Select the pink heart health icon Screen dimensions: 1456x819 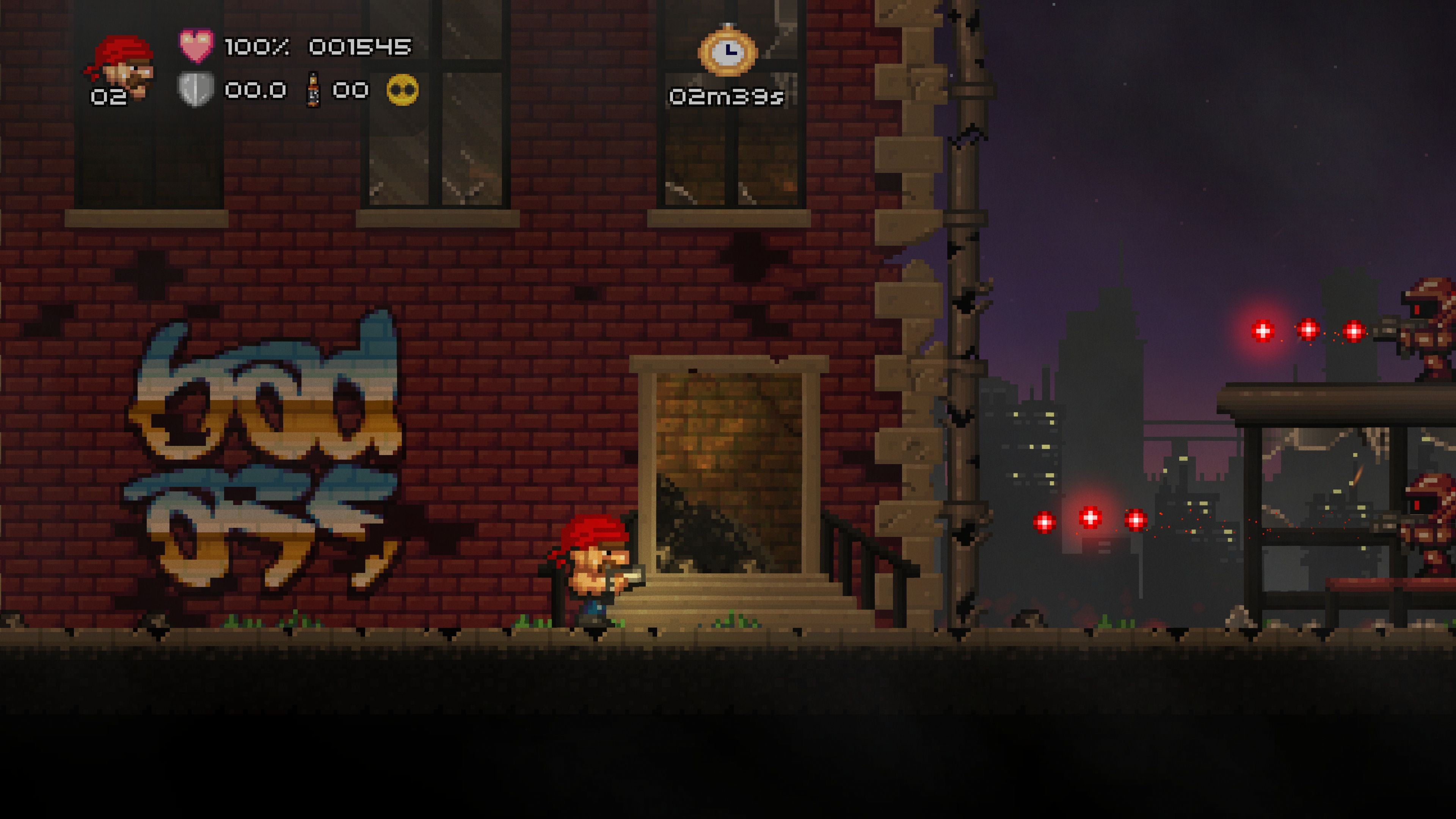(x=196, y=45)
